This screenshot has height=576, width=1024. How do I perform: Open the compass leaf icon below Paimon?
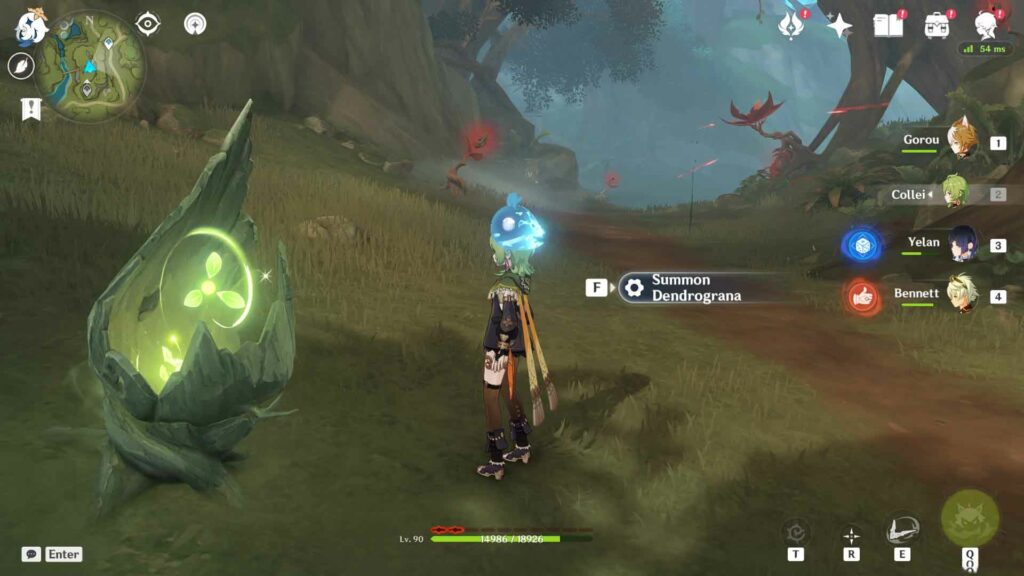pos(21,66)
